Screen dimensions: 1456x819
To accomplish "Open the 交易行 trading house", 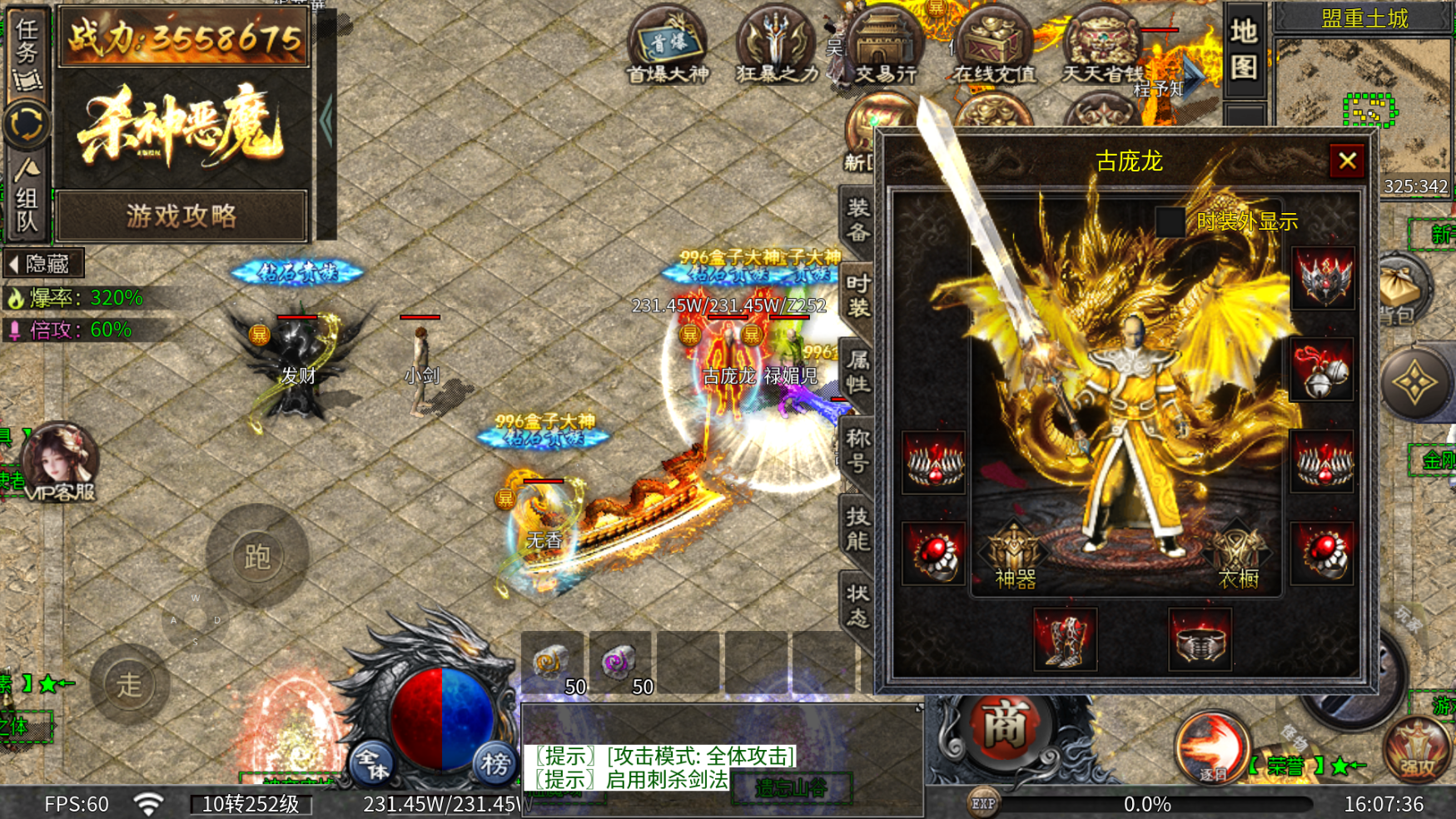I will point(885,47).
